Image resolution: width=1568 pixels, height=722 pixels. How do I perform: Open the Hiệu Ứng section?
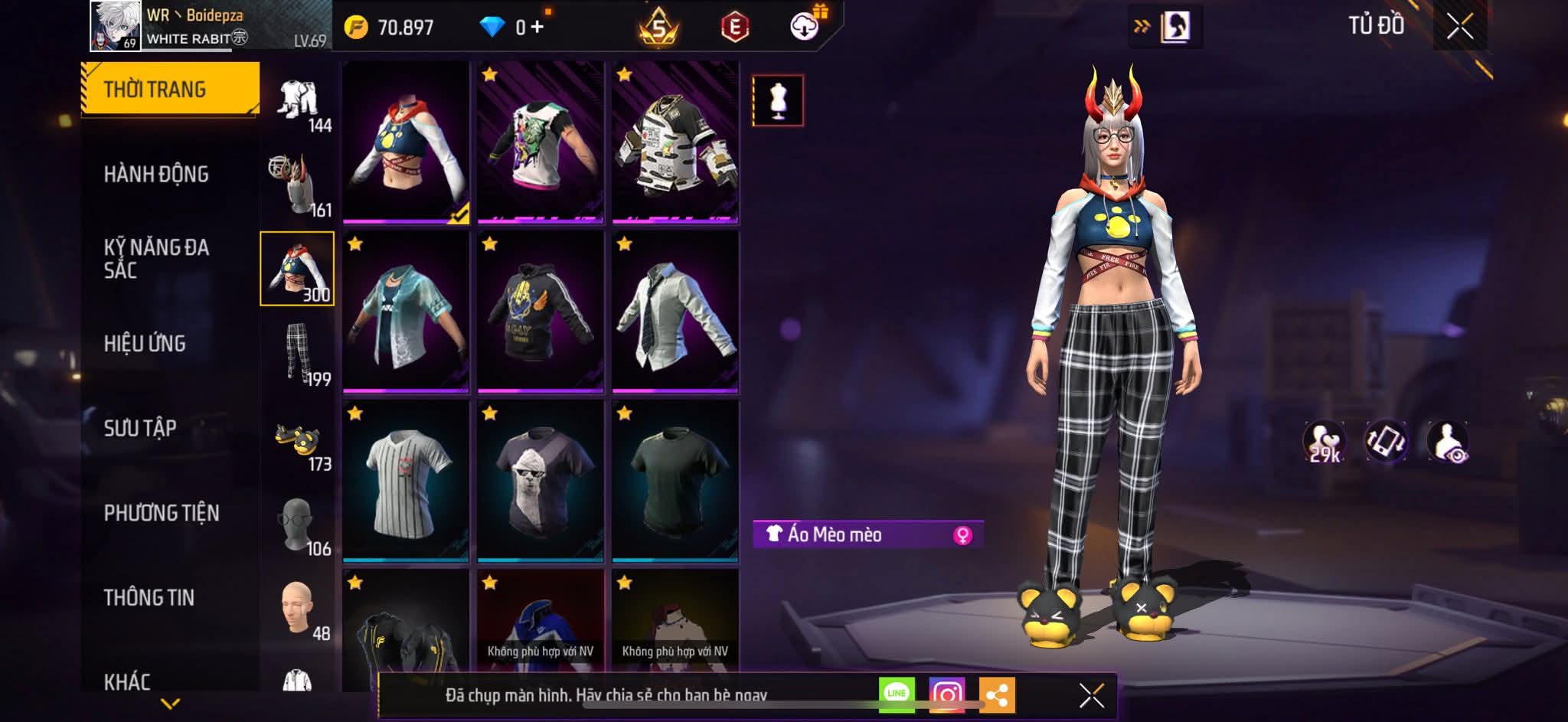[x=145, y=344]
